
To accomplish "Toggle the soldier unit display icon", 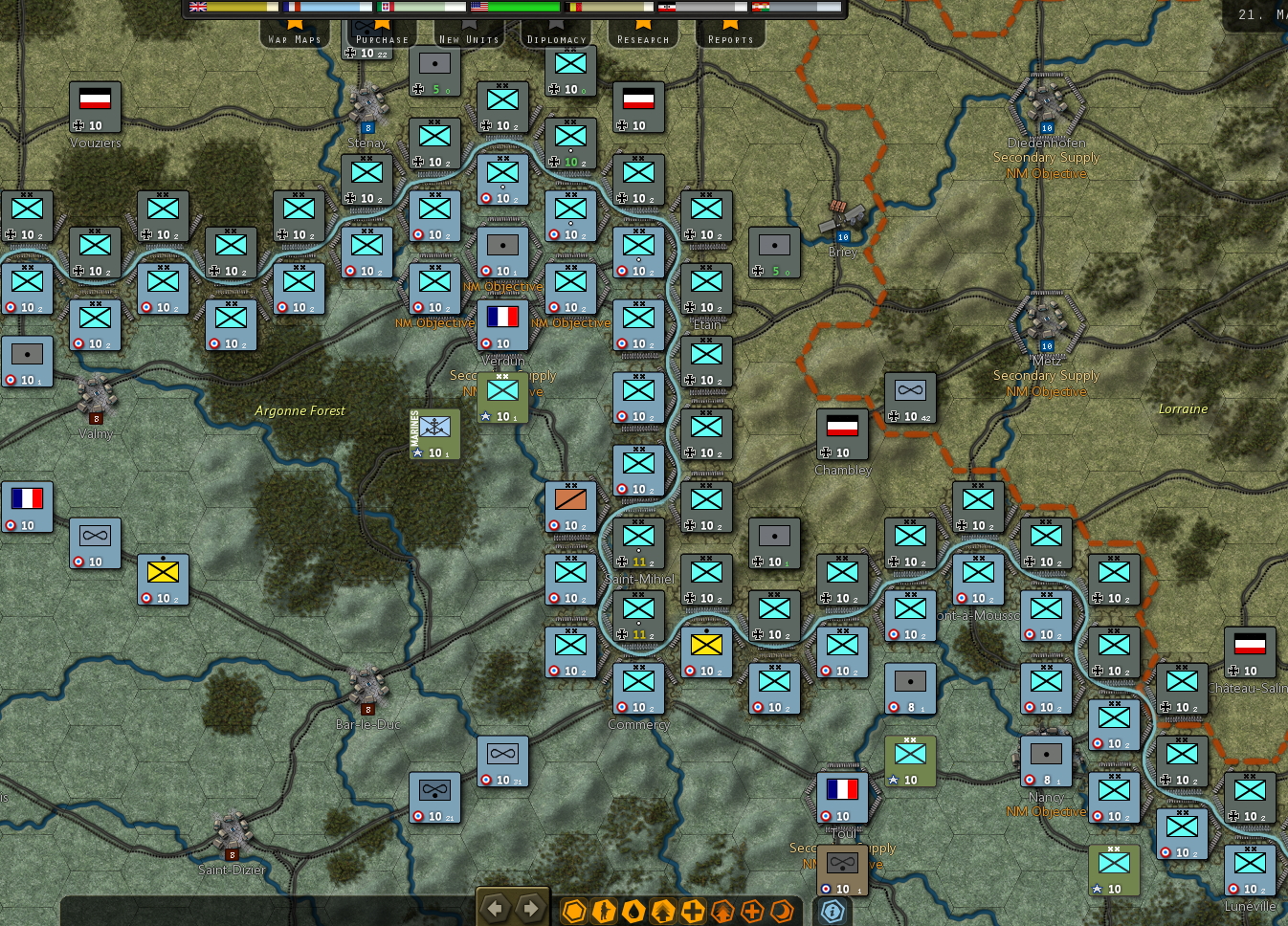I will point(604,910).
